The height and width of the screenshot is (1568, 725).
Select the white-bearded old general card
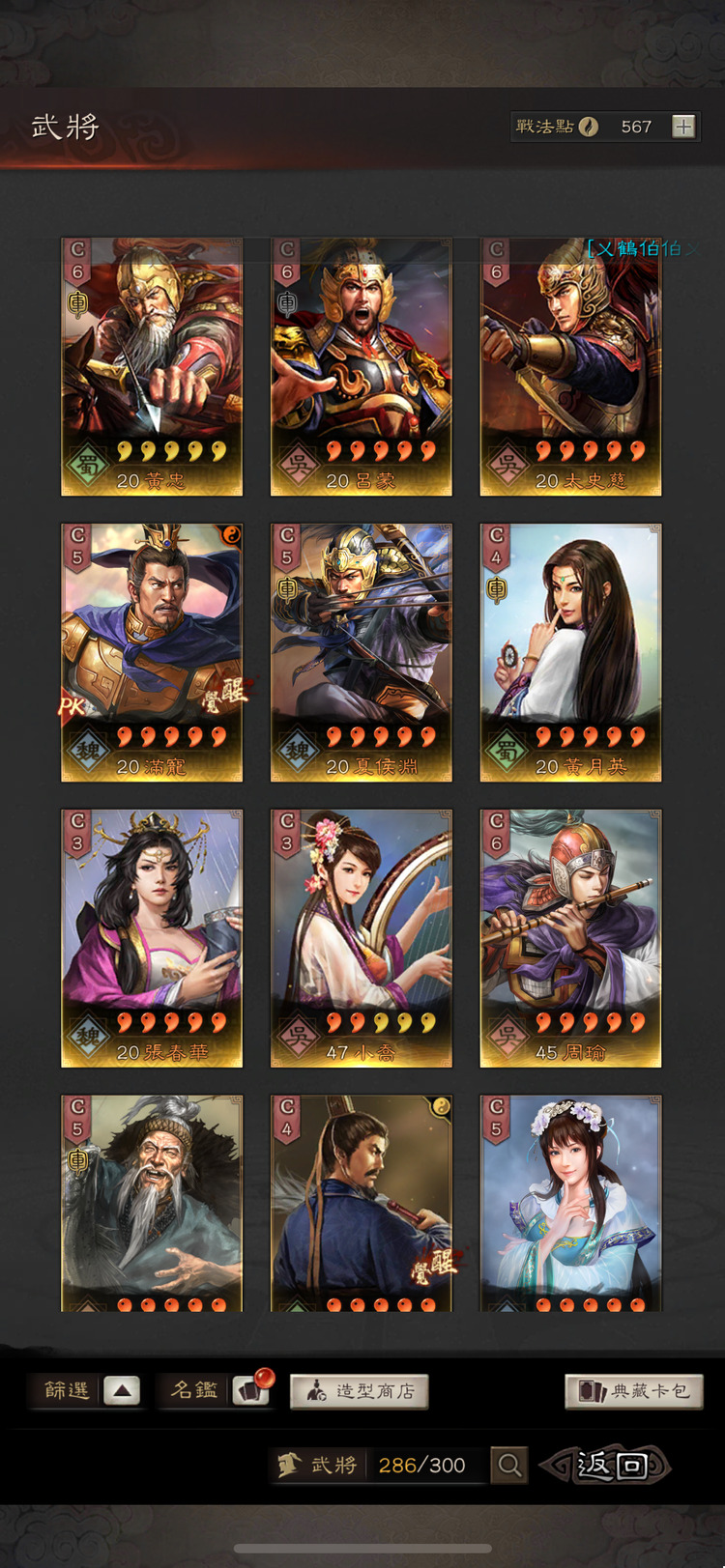click(152, 1203)
